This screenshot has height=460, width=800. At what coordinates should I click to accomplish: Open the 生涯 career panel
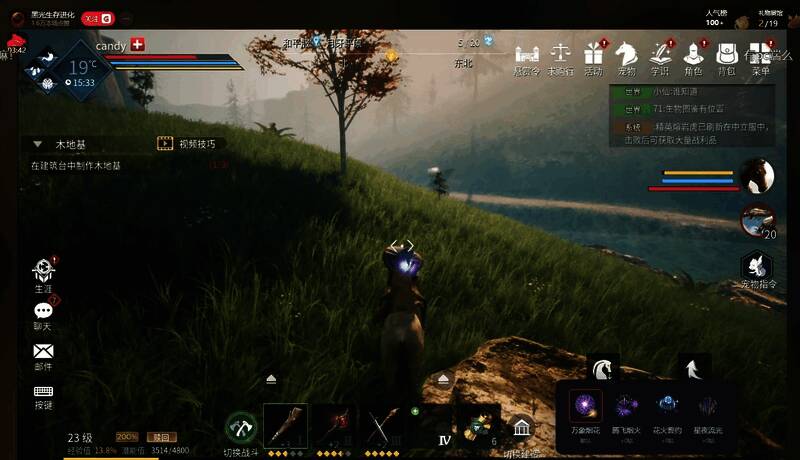(x=43, y=272)
